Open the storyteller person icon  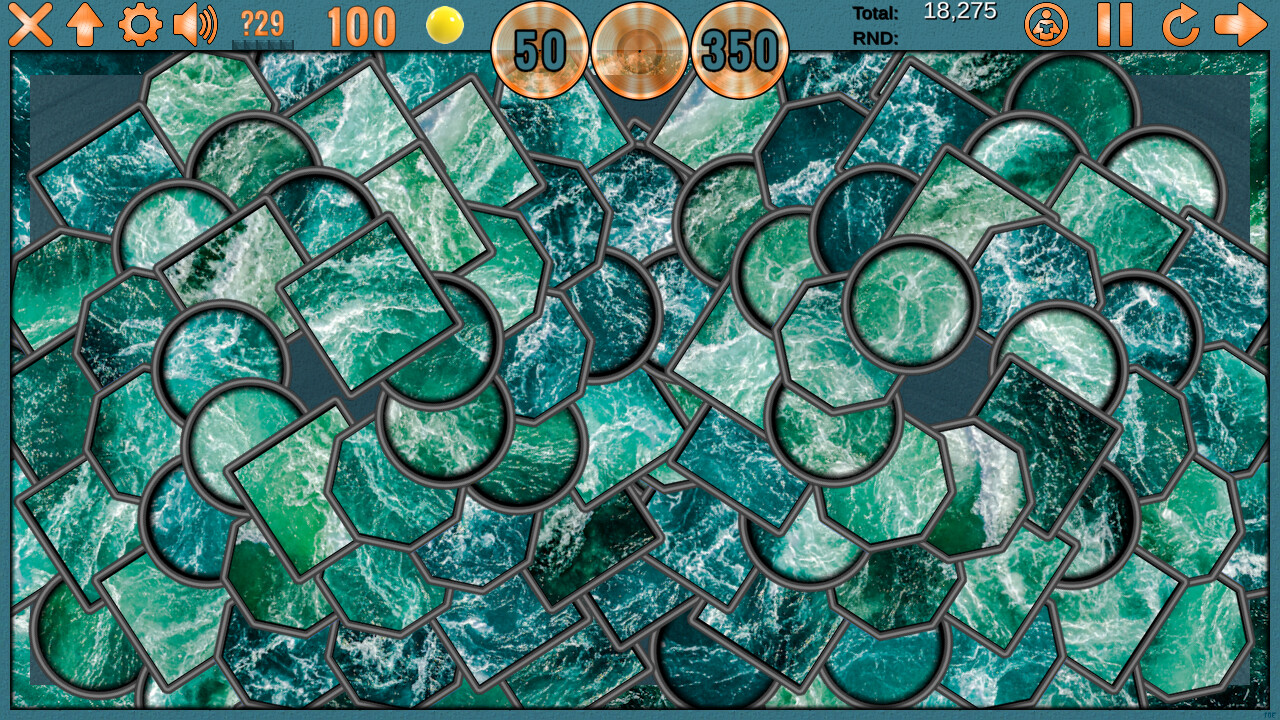click(x=1046, y=27)
